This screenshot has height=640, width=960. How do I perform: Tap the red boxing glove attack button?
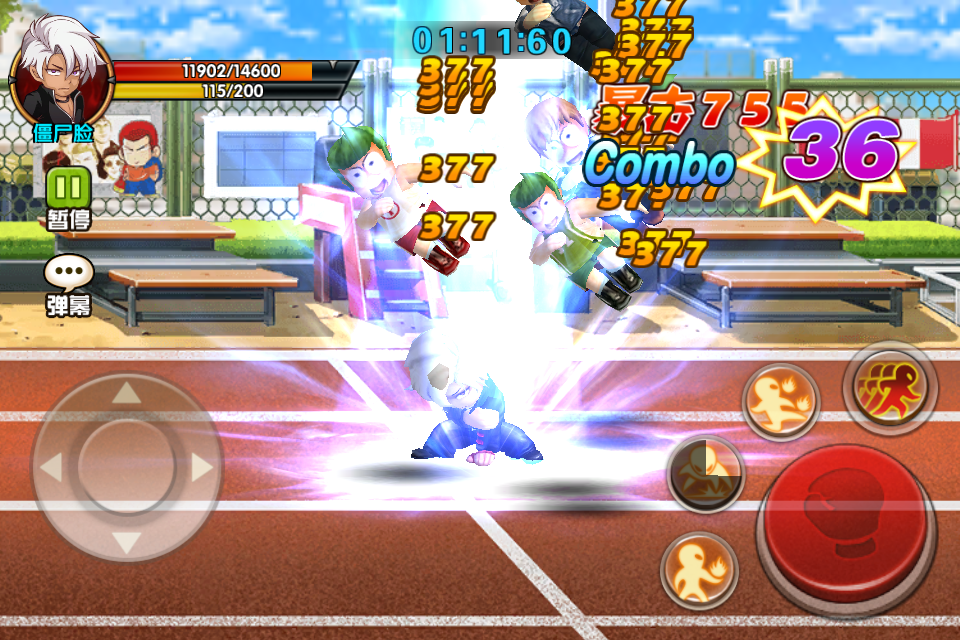(x=846, y=520)
